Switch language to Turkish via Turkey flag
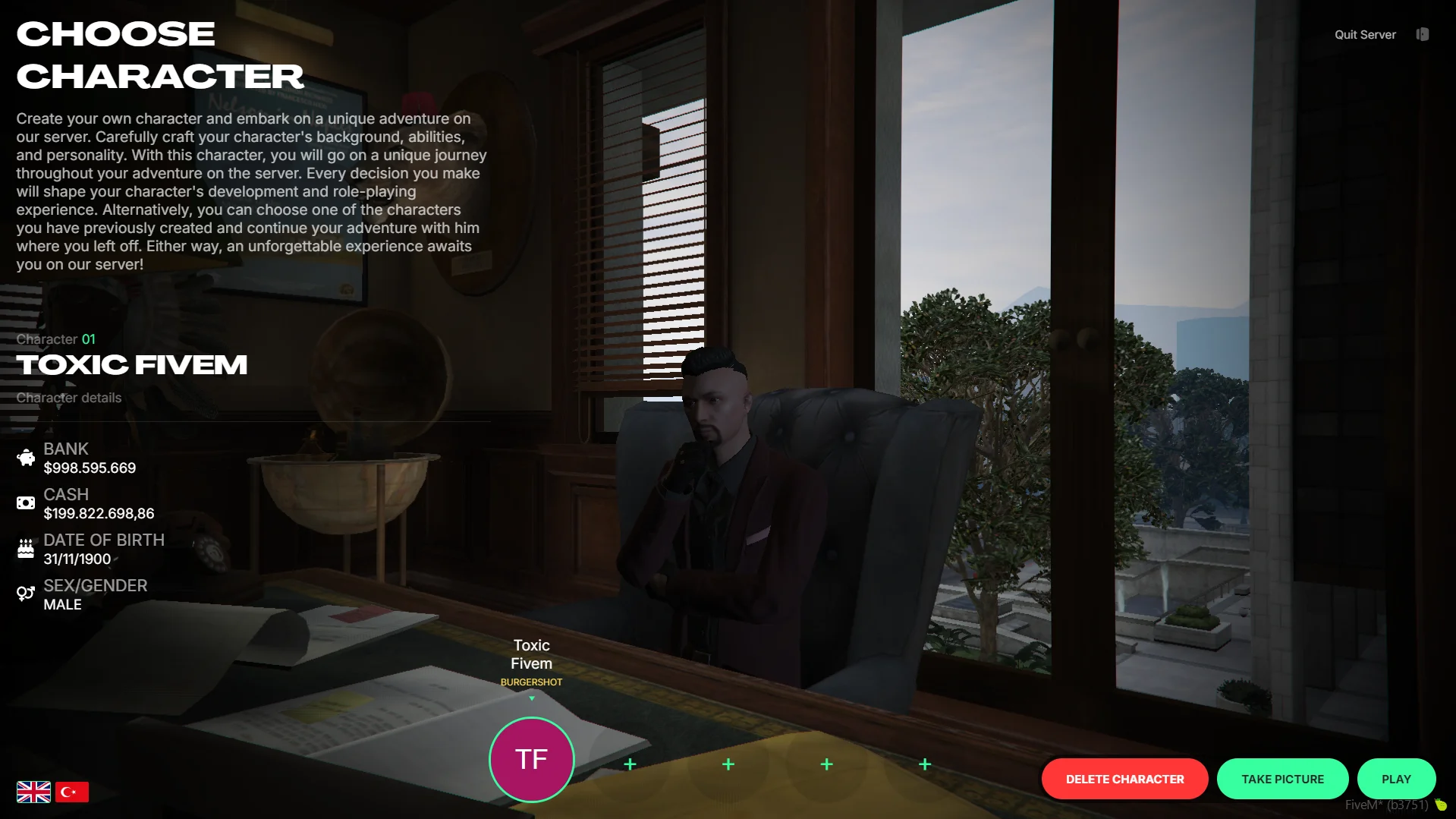 click(x=72, y=792)
